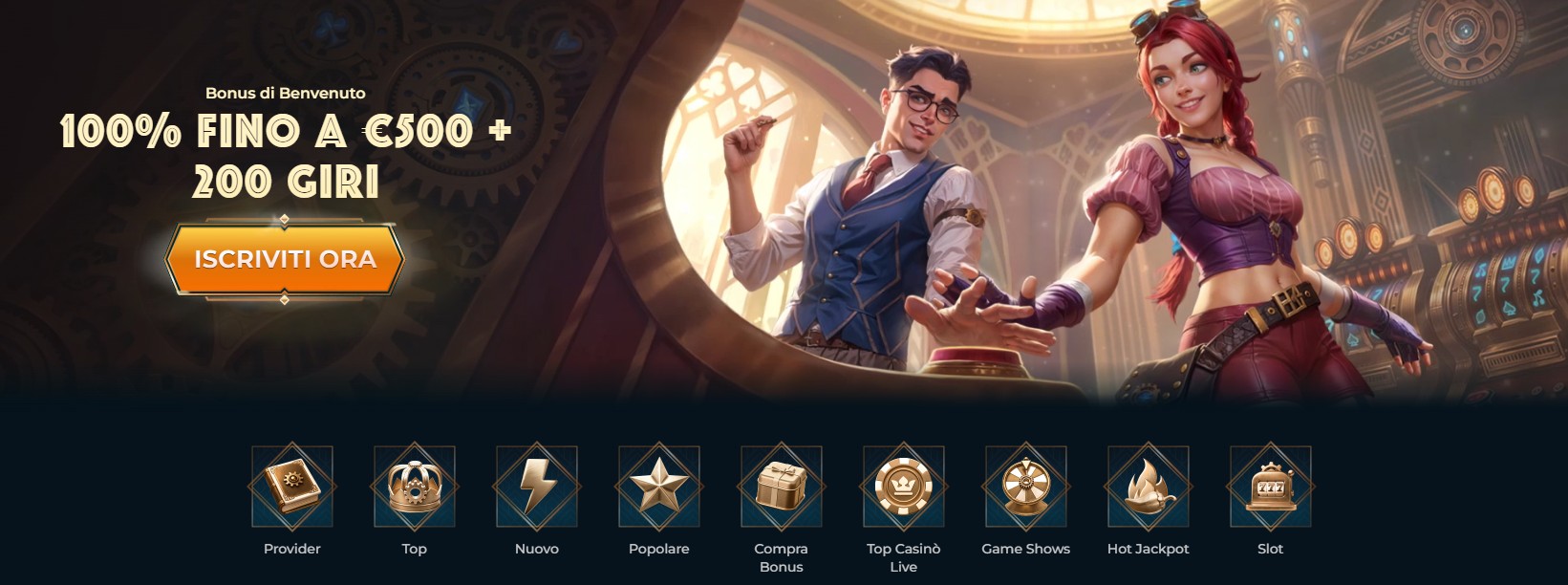Show Nuovo games with lightning icon
Image resolution: width=1568 pixels, height=585 pixels.
pos(537,487)
